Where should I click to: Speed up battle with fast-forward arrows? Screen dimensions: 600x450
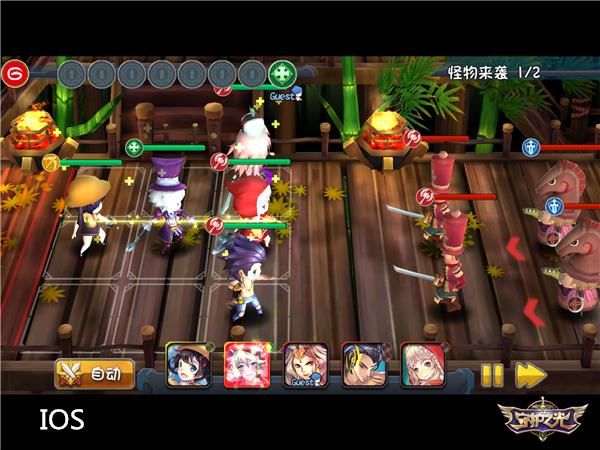[x=529, y=375]
